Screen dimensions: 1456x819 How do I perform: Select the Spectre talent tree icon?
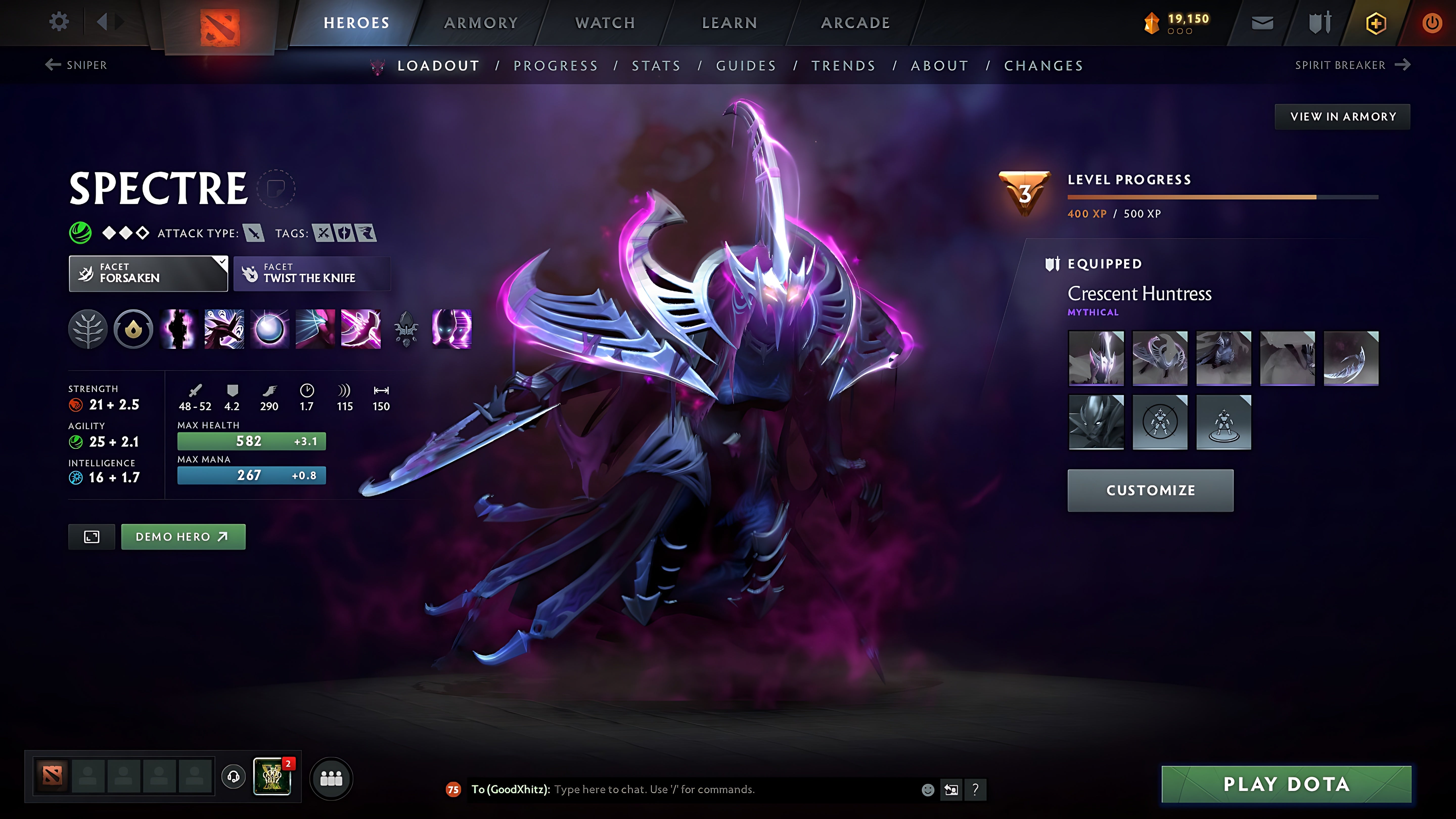click(88, 329)
